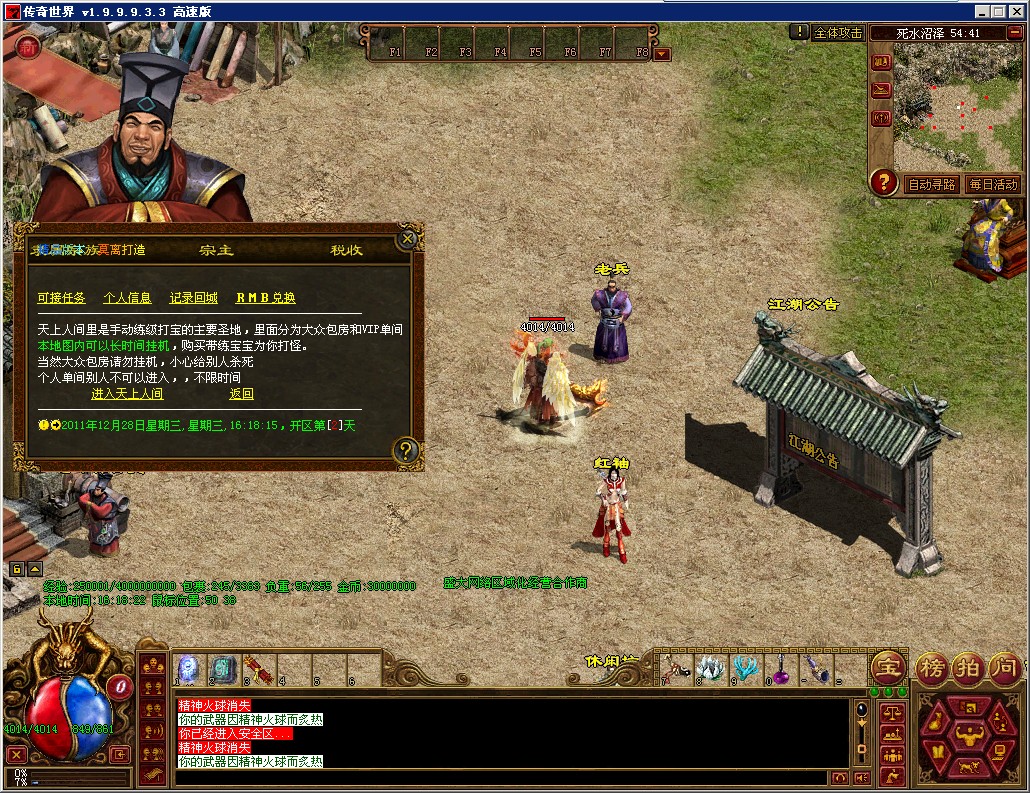Show the 榜 rankings board
Viewport: 1030px width, 793px height.
pos(930,668)
